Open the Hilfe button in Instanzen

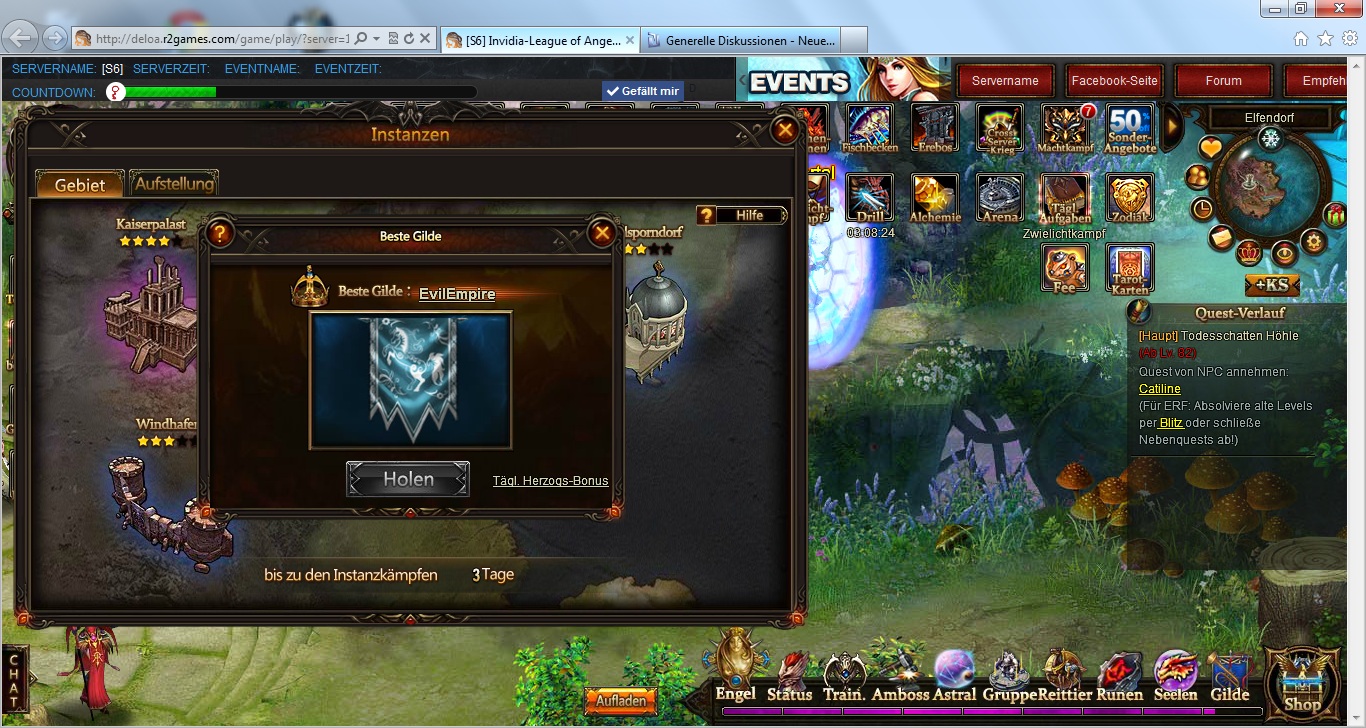click(x=741, y=215)
